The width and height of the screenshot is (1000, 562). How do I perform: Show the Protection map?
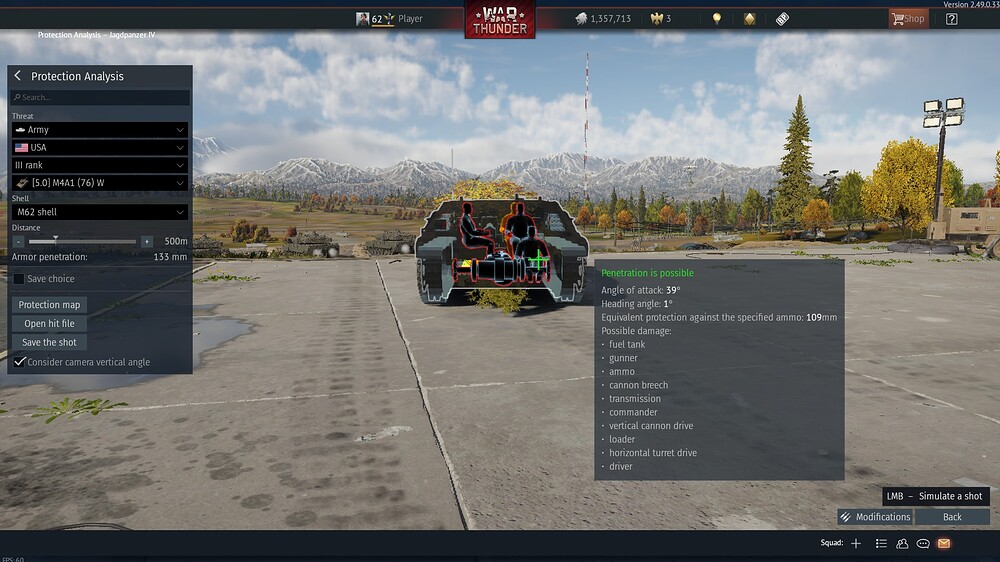click(x=49, y=305)
